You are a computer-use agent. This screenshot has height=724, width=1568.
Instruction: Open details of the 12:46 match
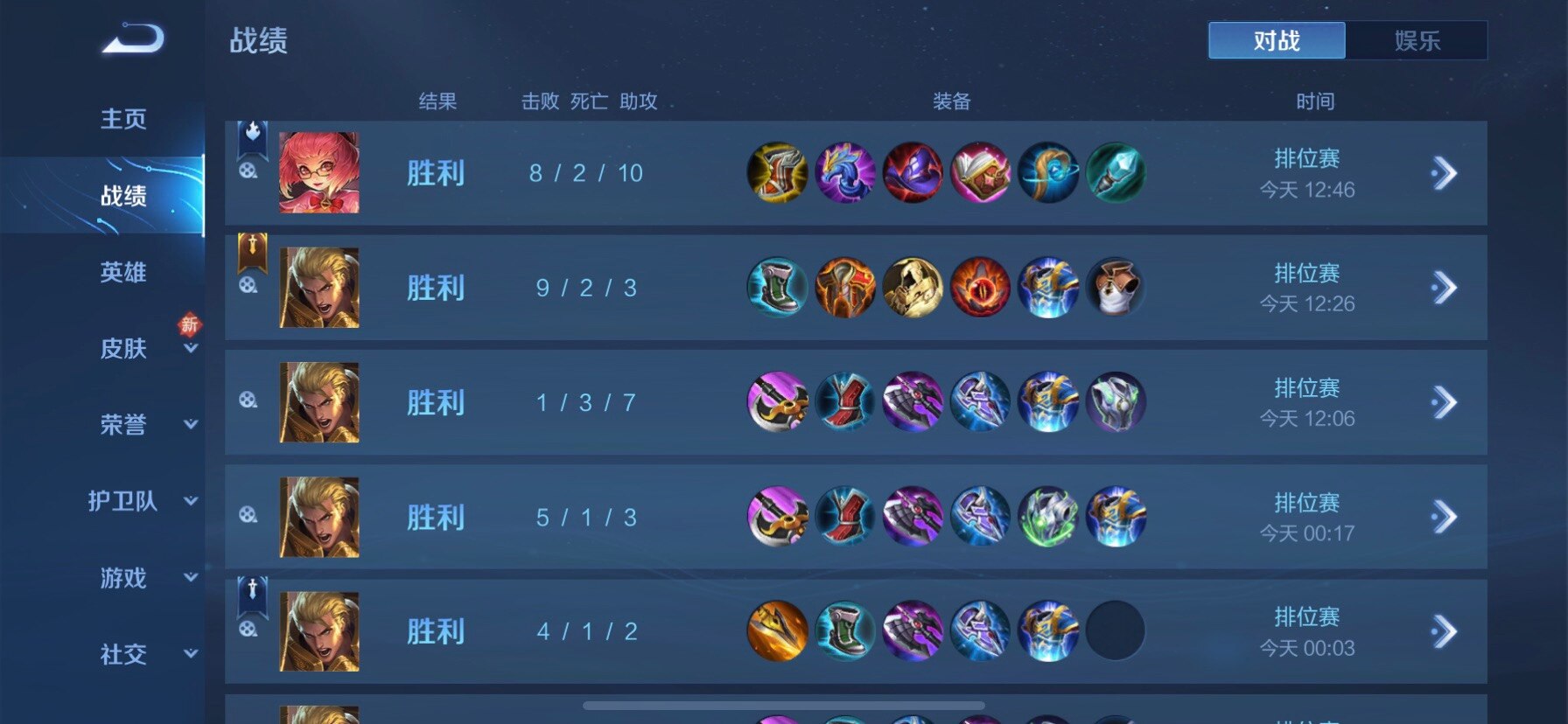[x=1445, y=173]
